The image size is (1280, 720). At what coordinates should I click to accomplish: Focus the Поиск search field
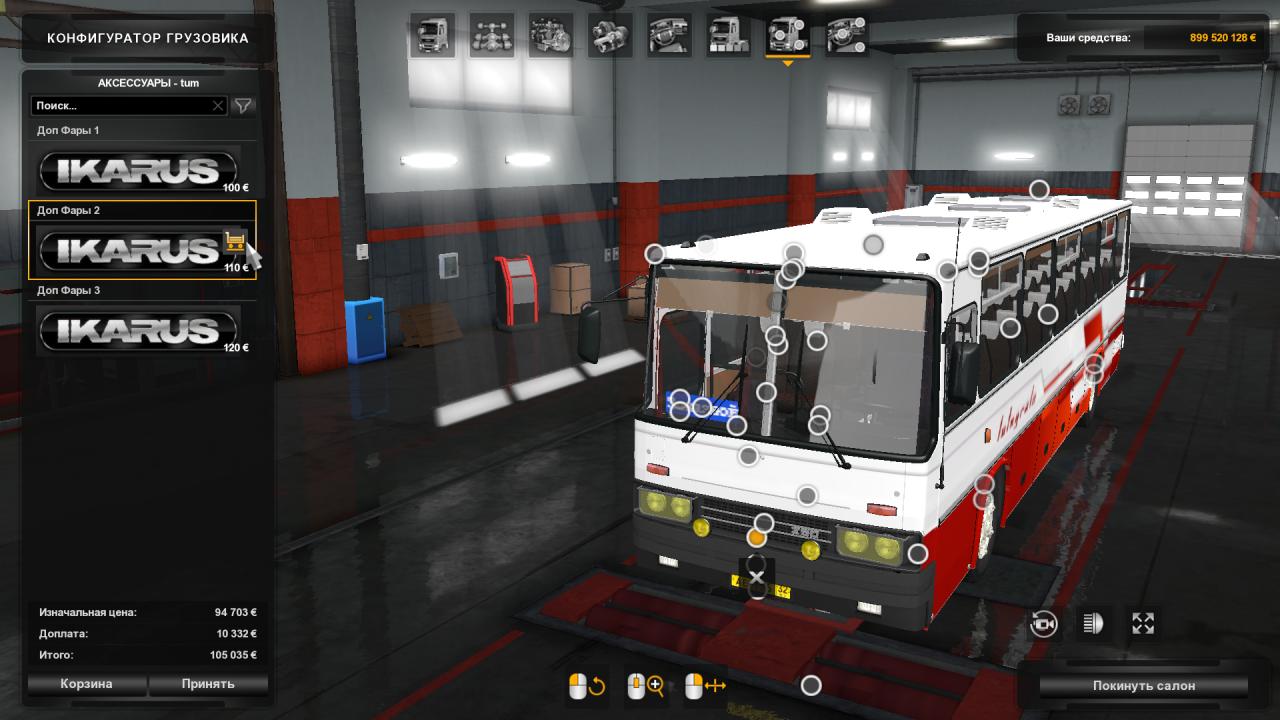pos(120,105)
